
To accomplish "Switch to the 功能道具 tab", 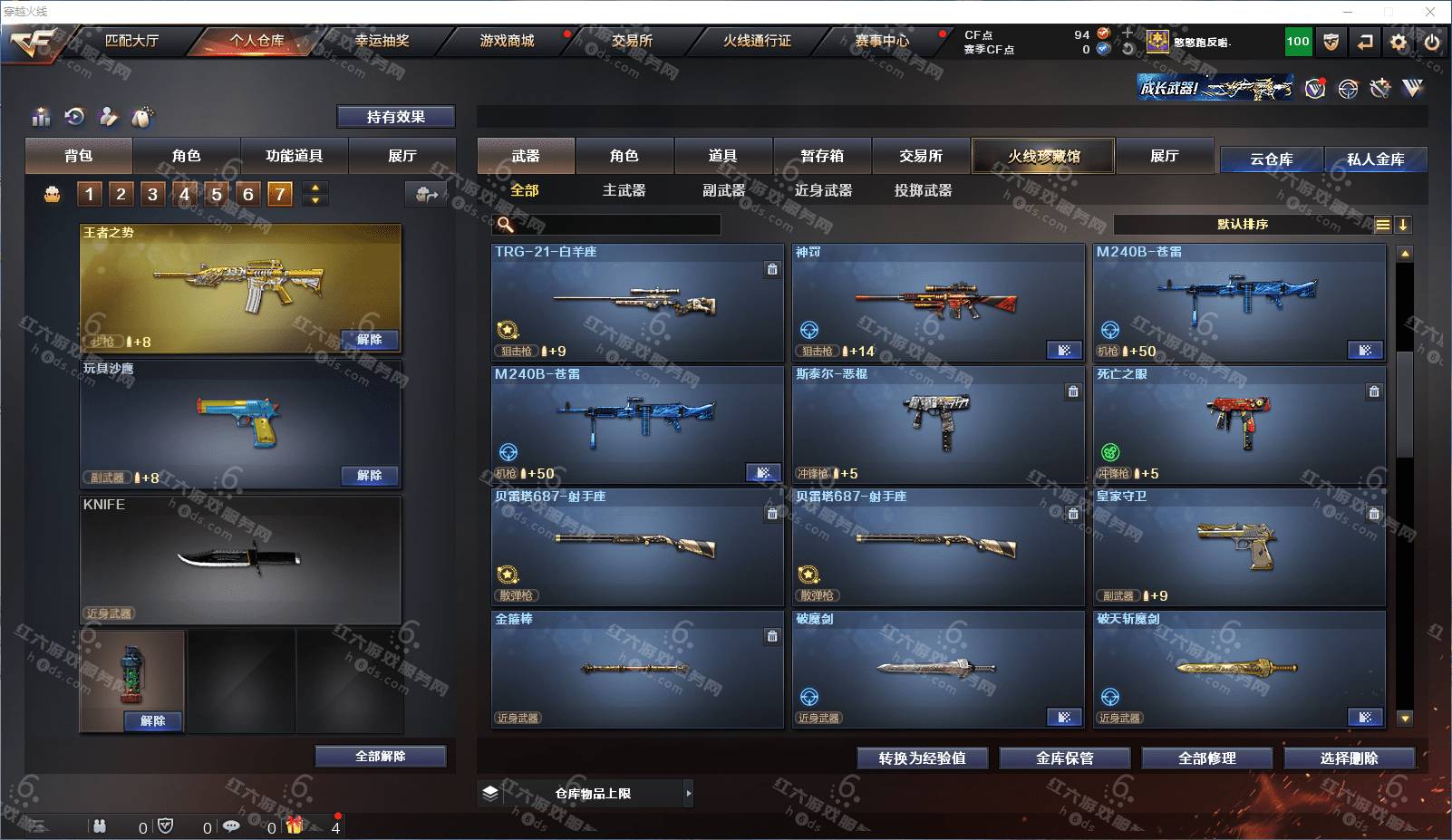I will pyautogui.click(x=294, y=156).
